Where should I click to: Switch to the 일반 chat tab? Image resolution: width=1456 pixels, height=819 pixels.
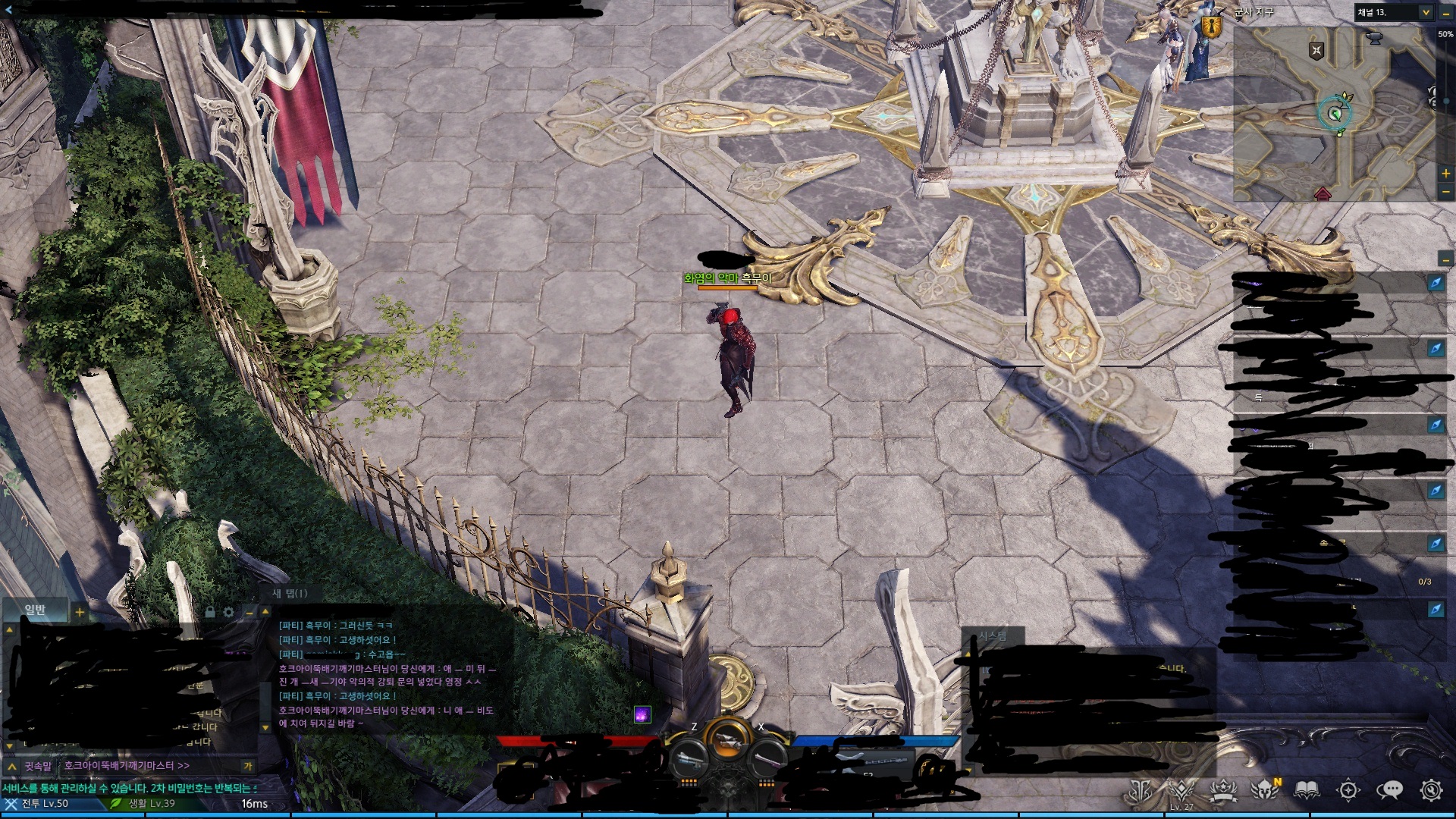tap(35, 610)
